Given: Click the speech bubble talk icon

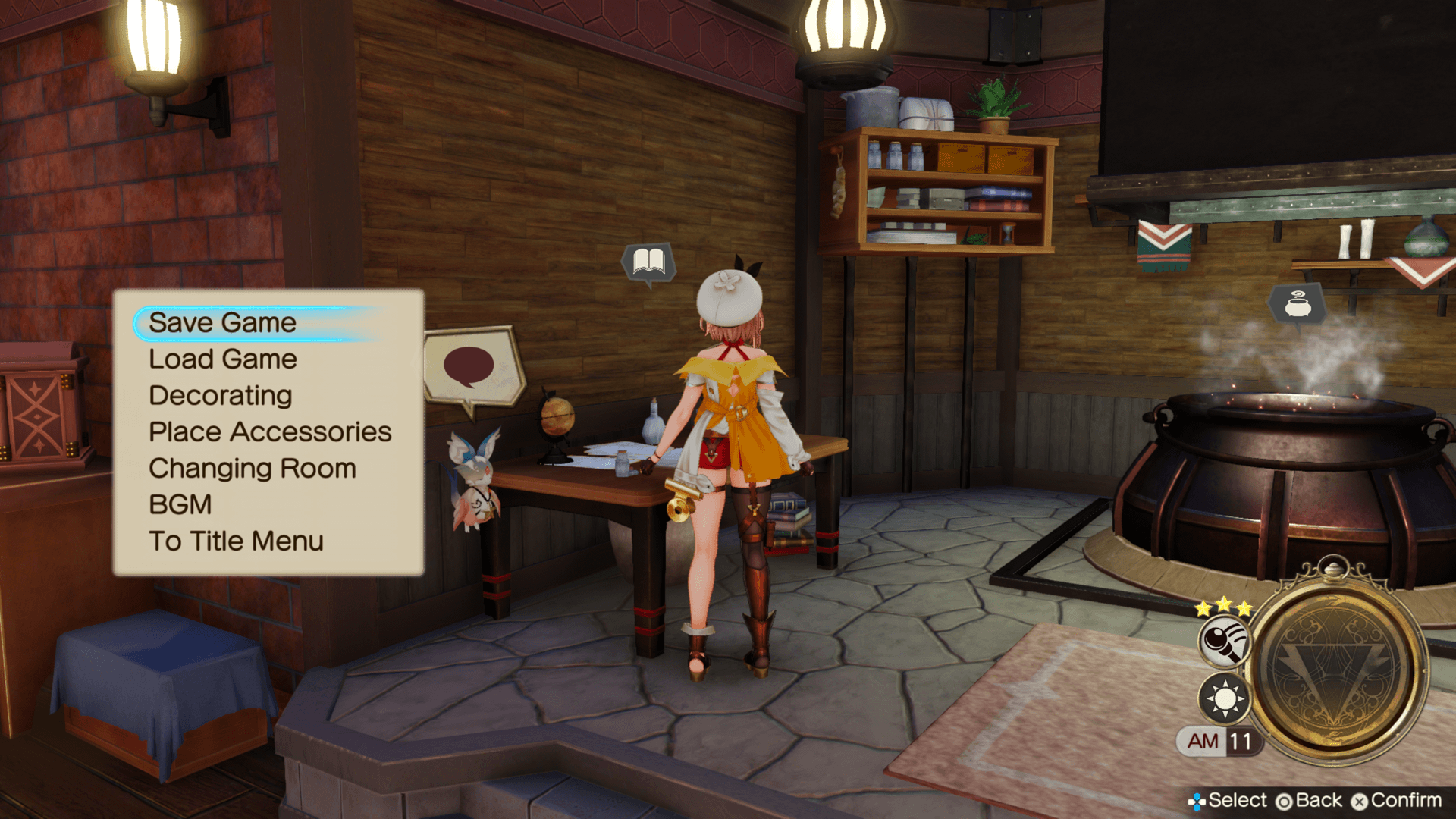Looking at the screenshot, I should [470, 367].
